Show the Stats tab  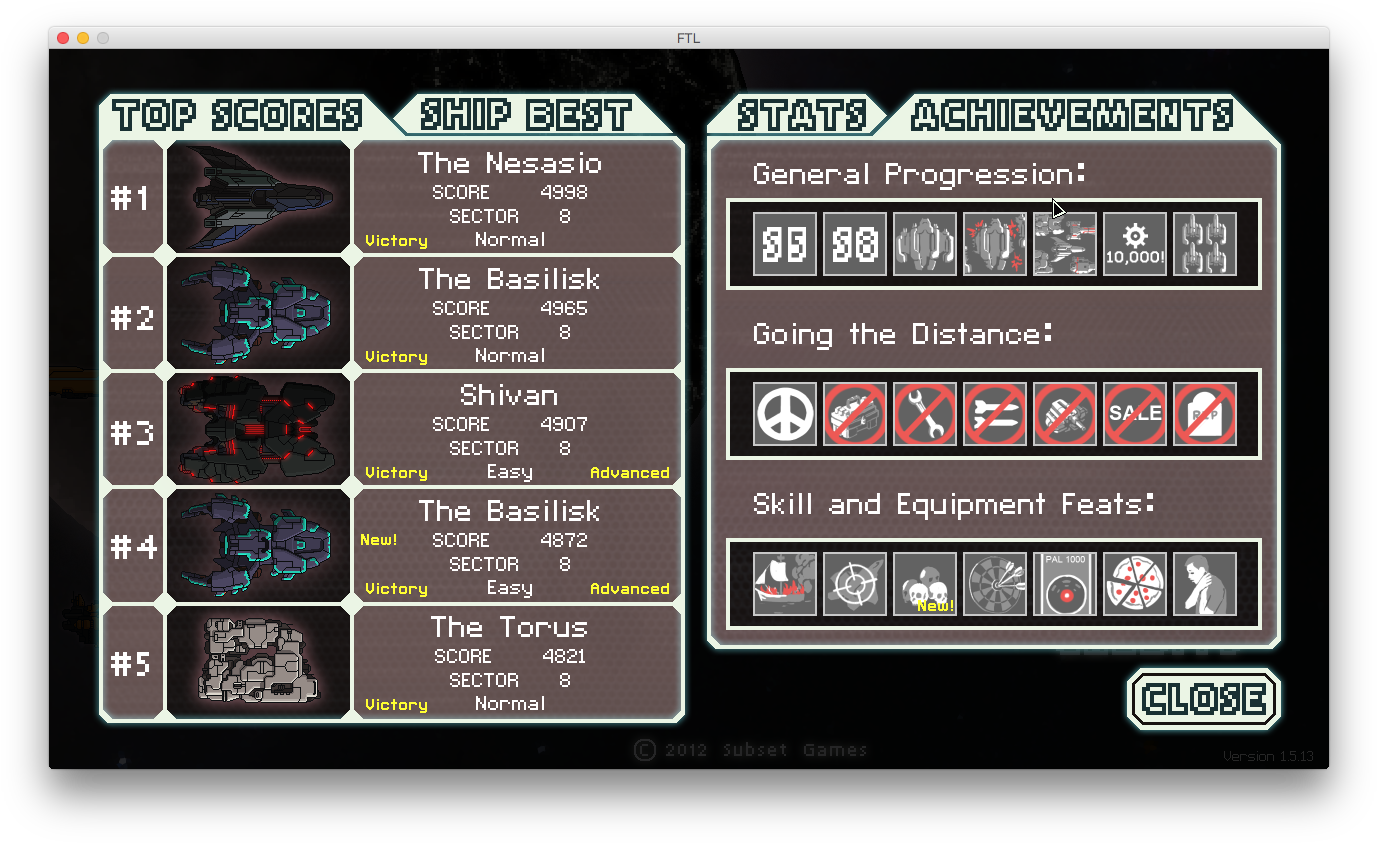pos(800,115)
